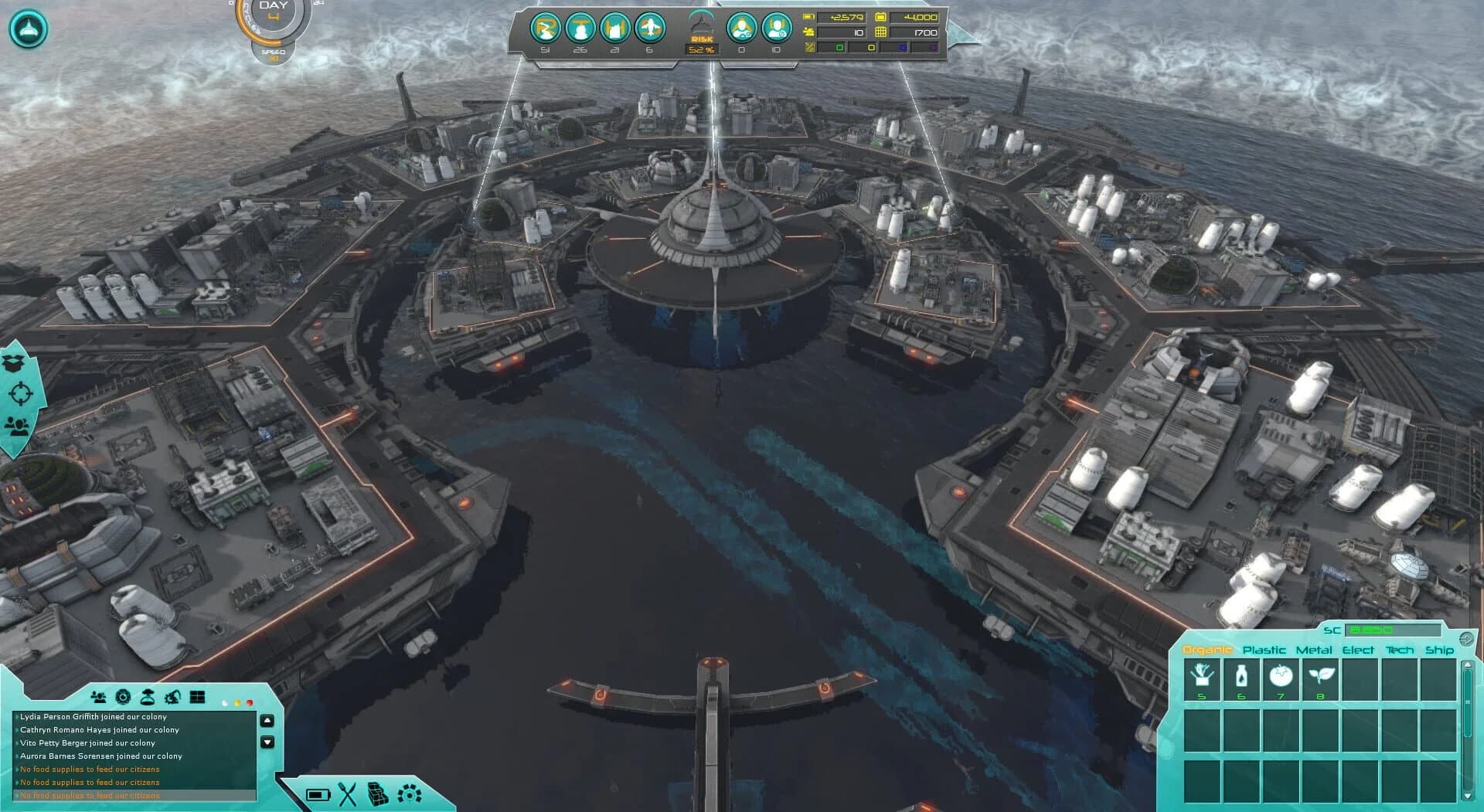Toggle the yellow warning message filter dot
The width and height of the screenshot is (1484, 812).
click(238, 703)
